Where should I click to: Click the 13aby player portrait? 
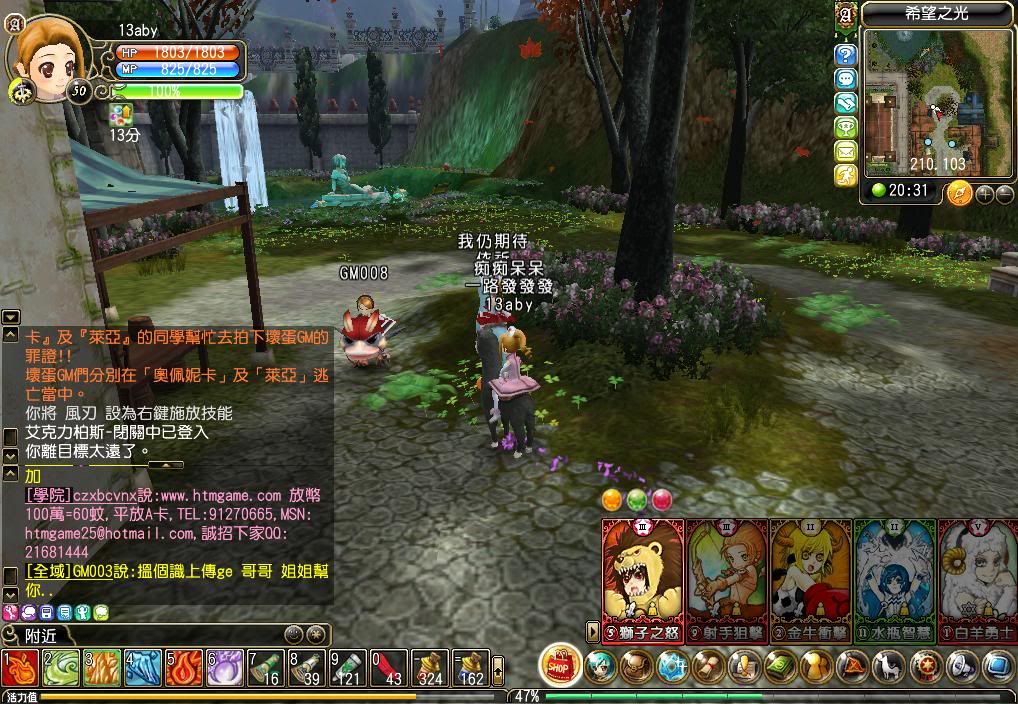[x=40, y=53]
